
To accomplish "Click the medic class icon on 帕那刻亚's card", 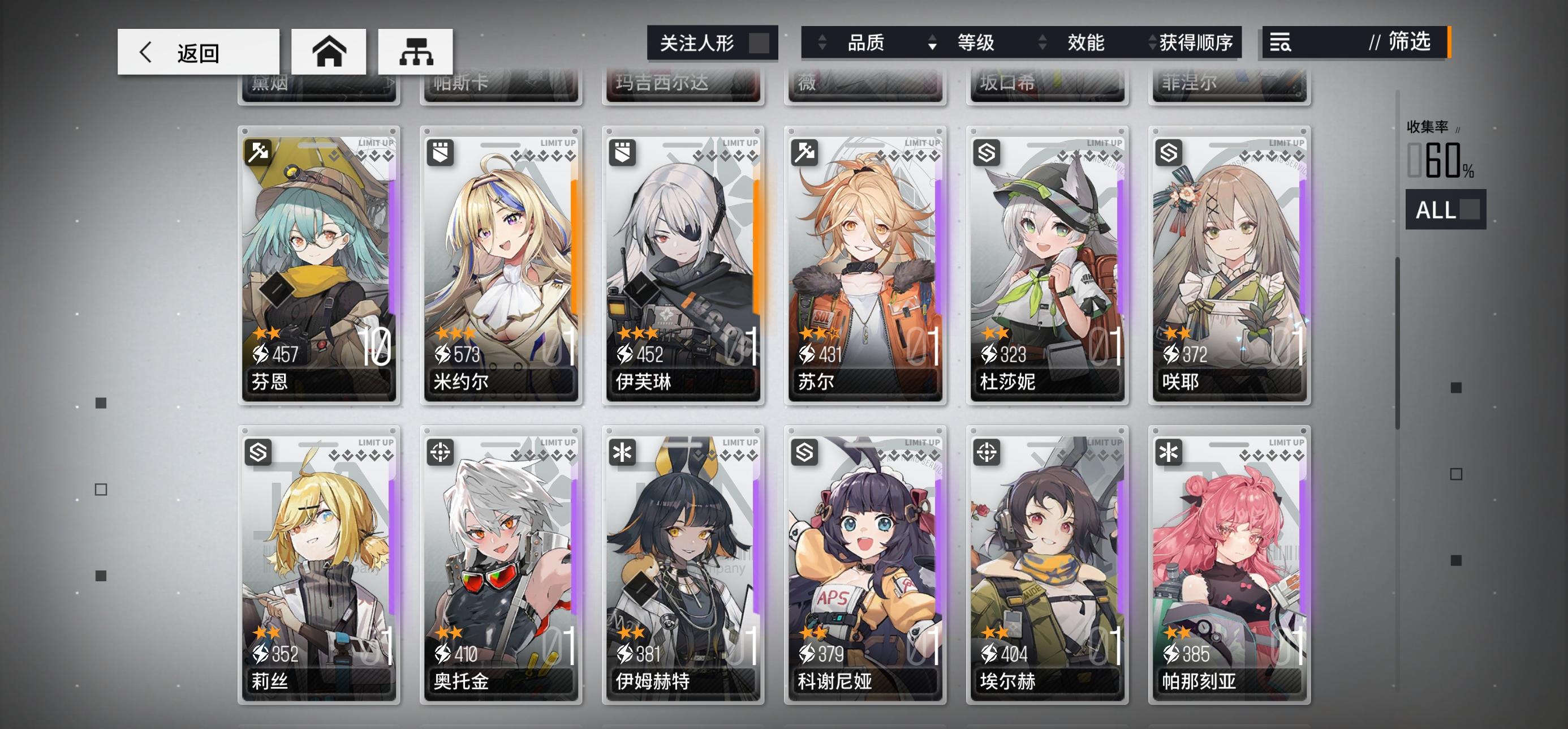I will tap(1168, 451).
